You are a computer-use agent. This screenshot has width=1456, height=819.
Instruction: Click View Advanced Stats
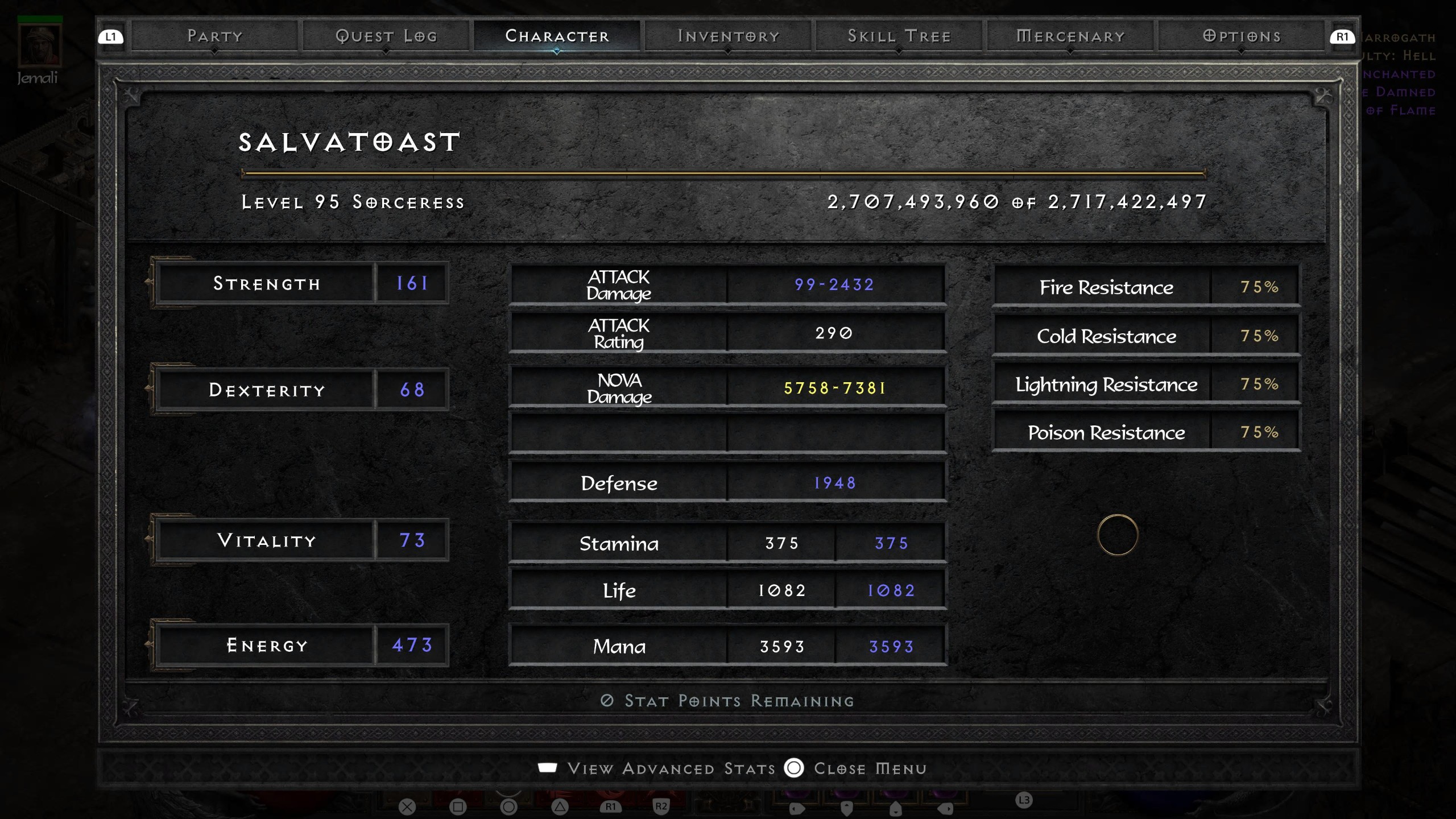tap(671, 768)
